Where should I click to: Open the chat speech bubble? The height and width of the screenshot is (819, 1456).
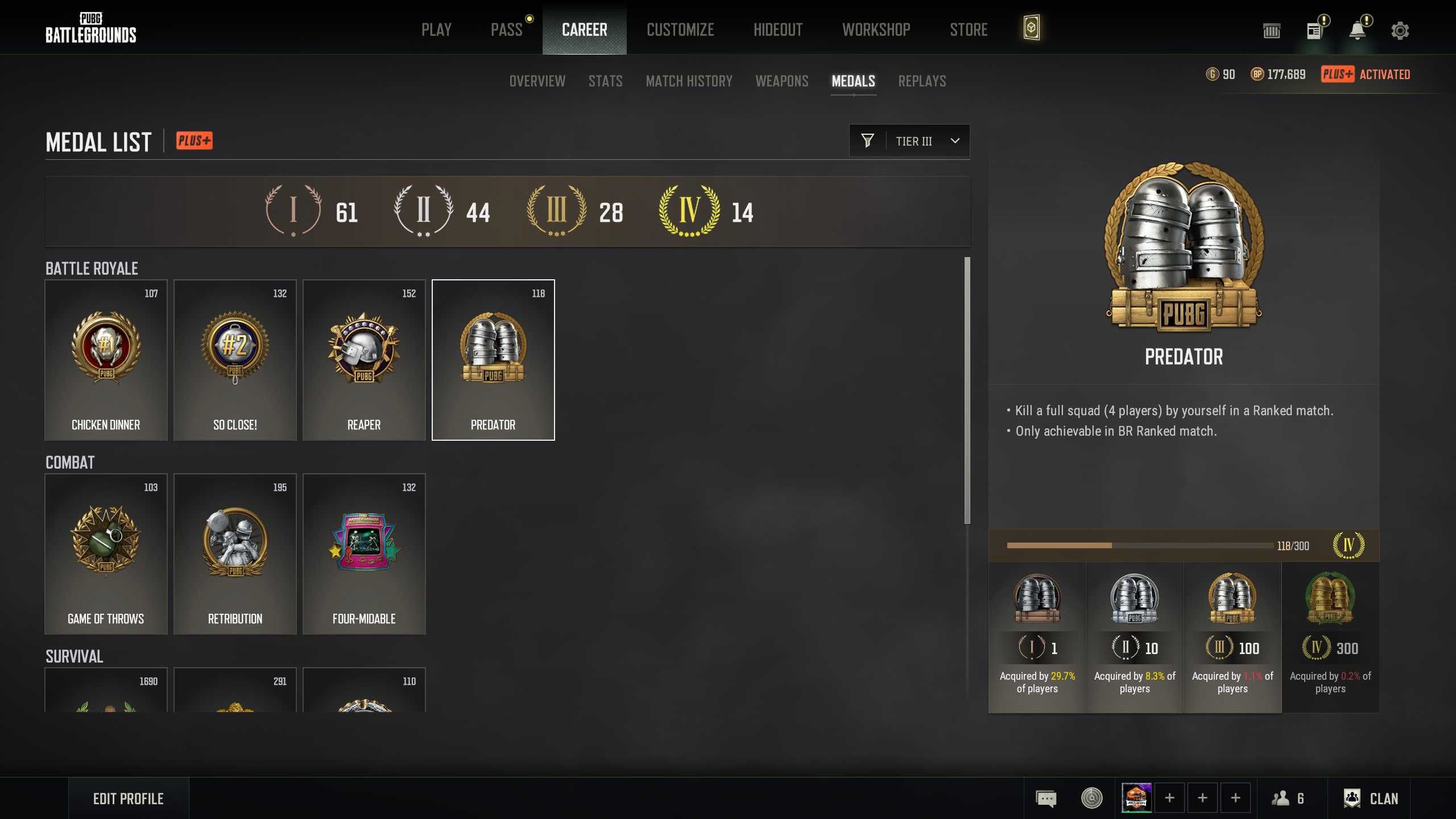coord(1046,799)
